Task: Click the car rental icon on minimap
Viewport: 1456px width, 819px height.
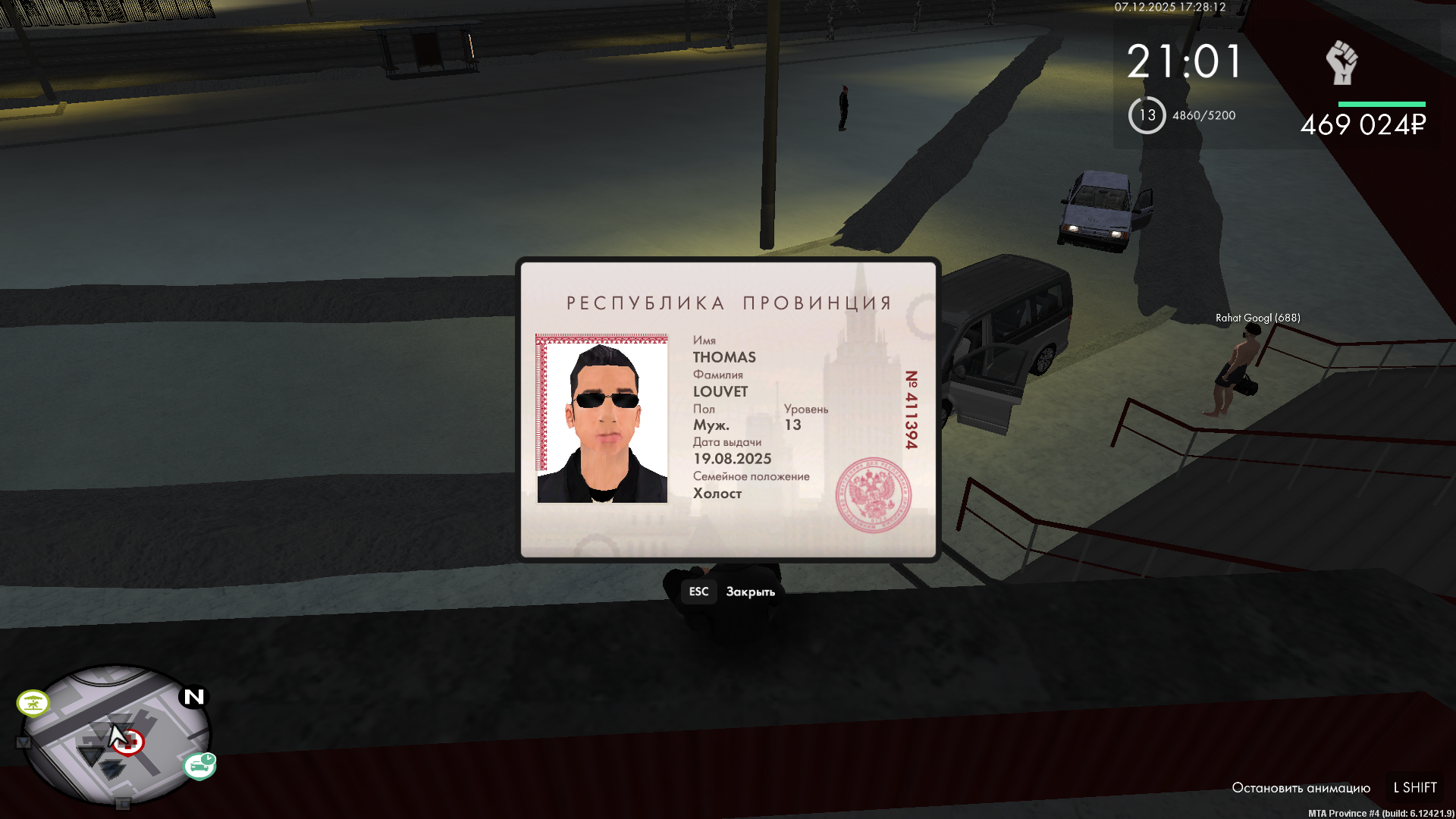Action: coord(199,767)
